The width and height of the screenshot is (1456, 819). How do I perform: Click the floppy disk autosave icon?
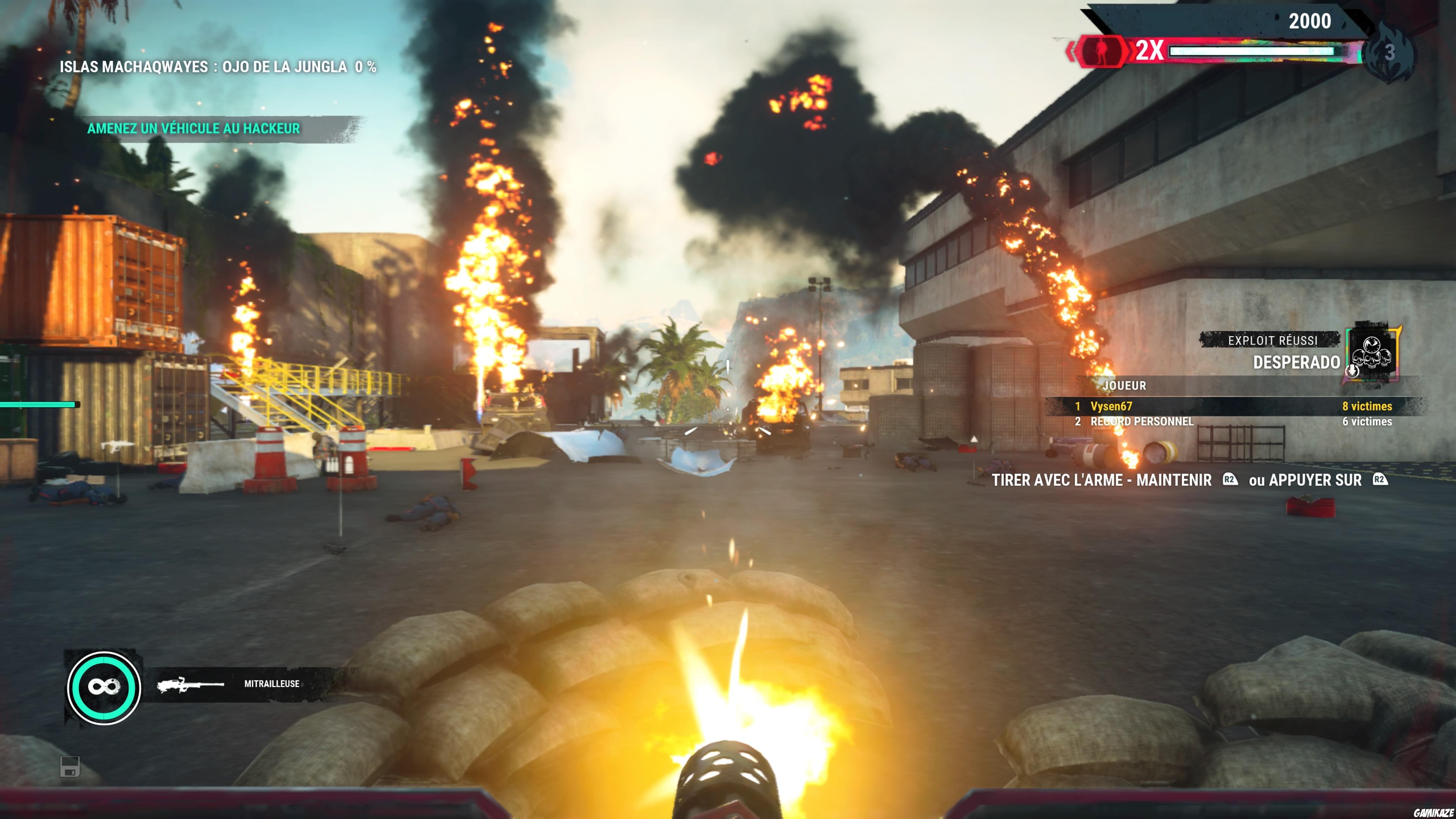tap(70, 766)
